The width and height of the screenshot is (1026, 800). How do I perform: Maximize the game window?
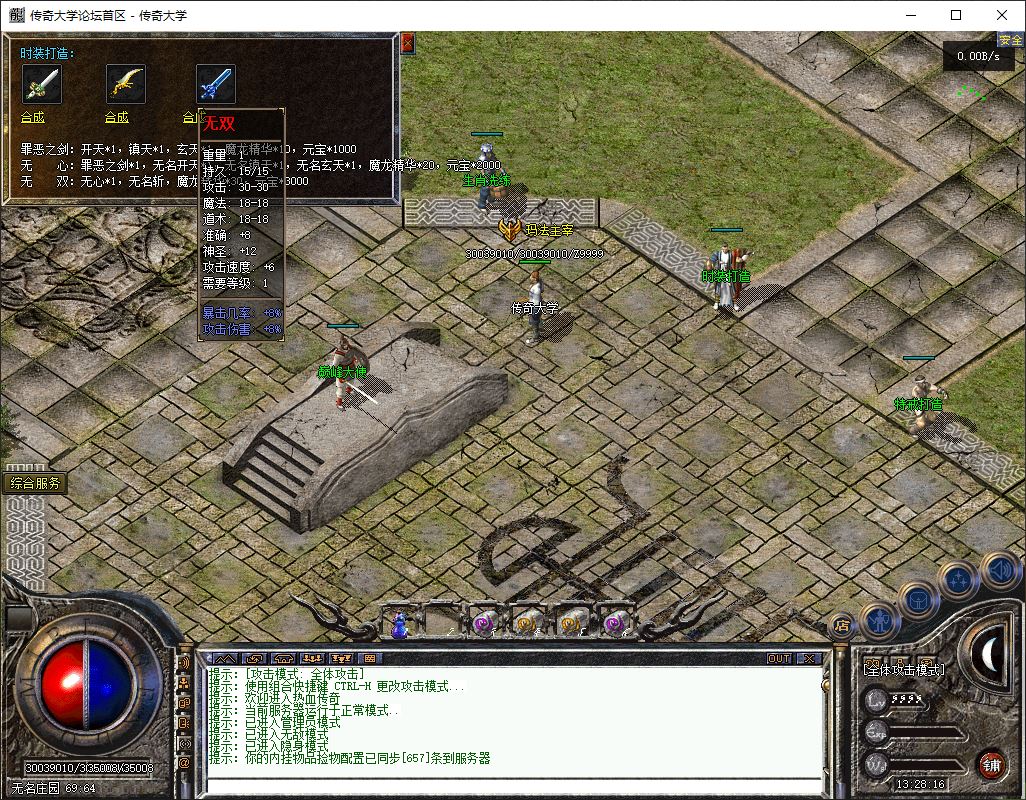coord(956,15)
